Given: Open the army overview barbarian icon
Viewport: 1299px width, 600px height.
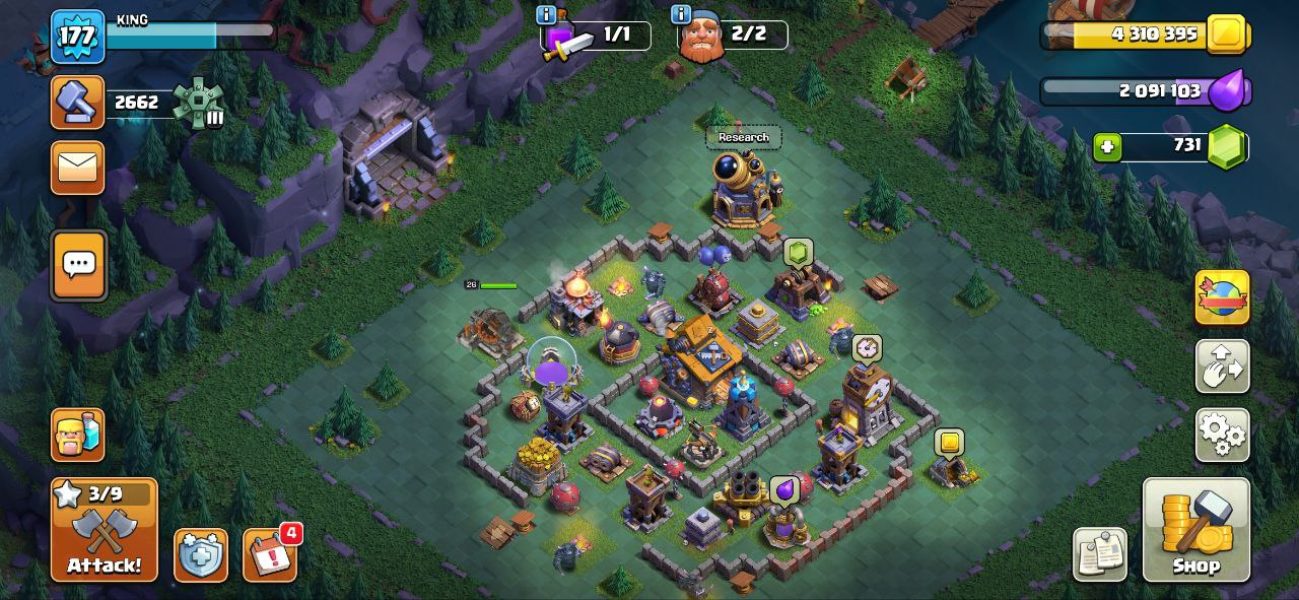Looking at the screenshot, I should click(x=78, y=435).
